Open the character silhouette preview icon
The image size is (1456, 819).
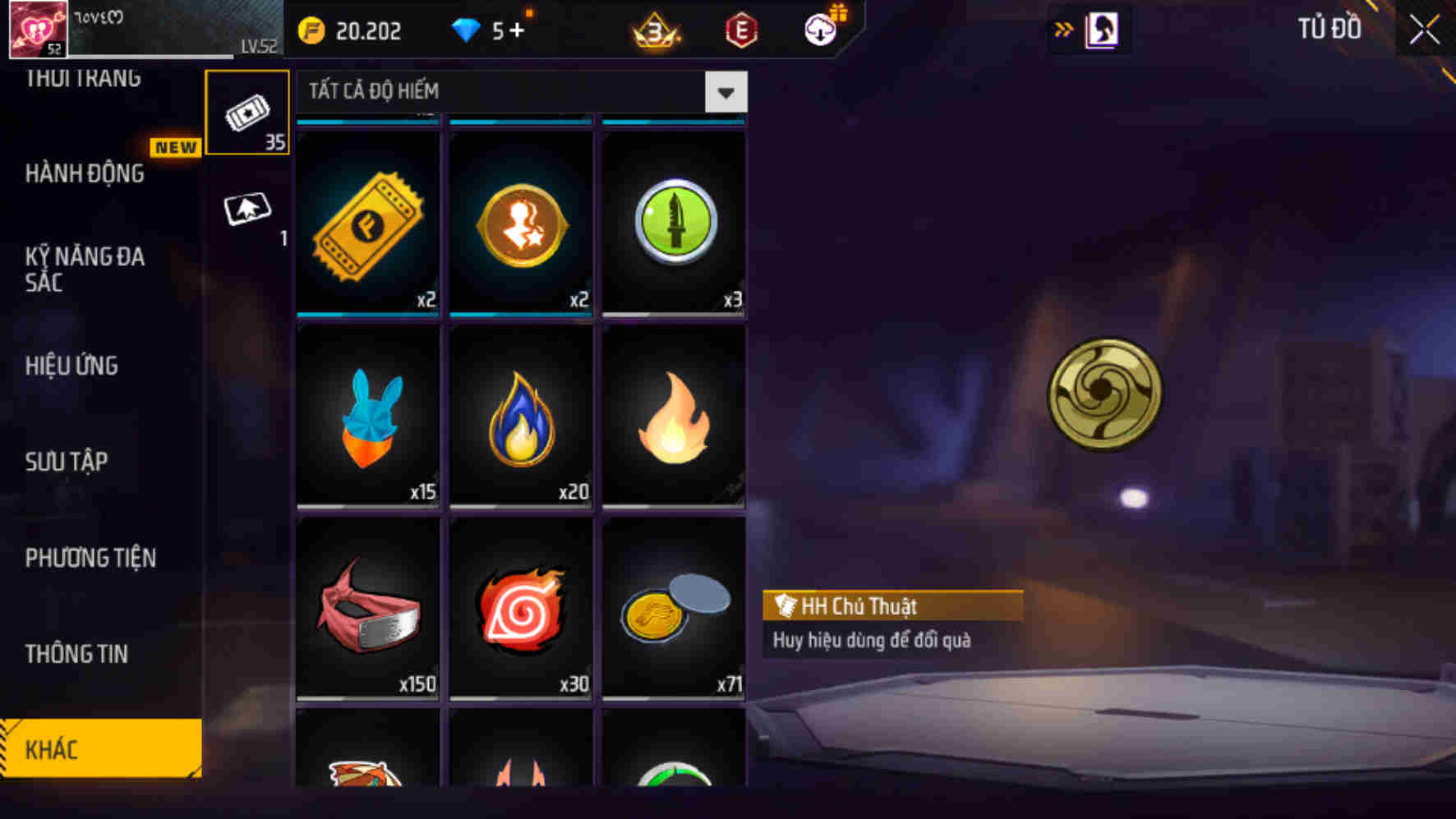pyautogui.click(x=1102, y=29)
